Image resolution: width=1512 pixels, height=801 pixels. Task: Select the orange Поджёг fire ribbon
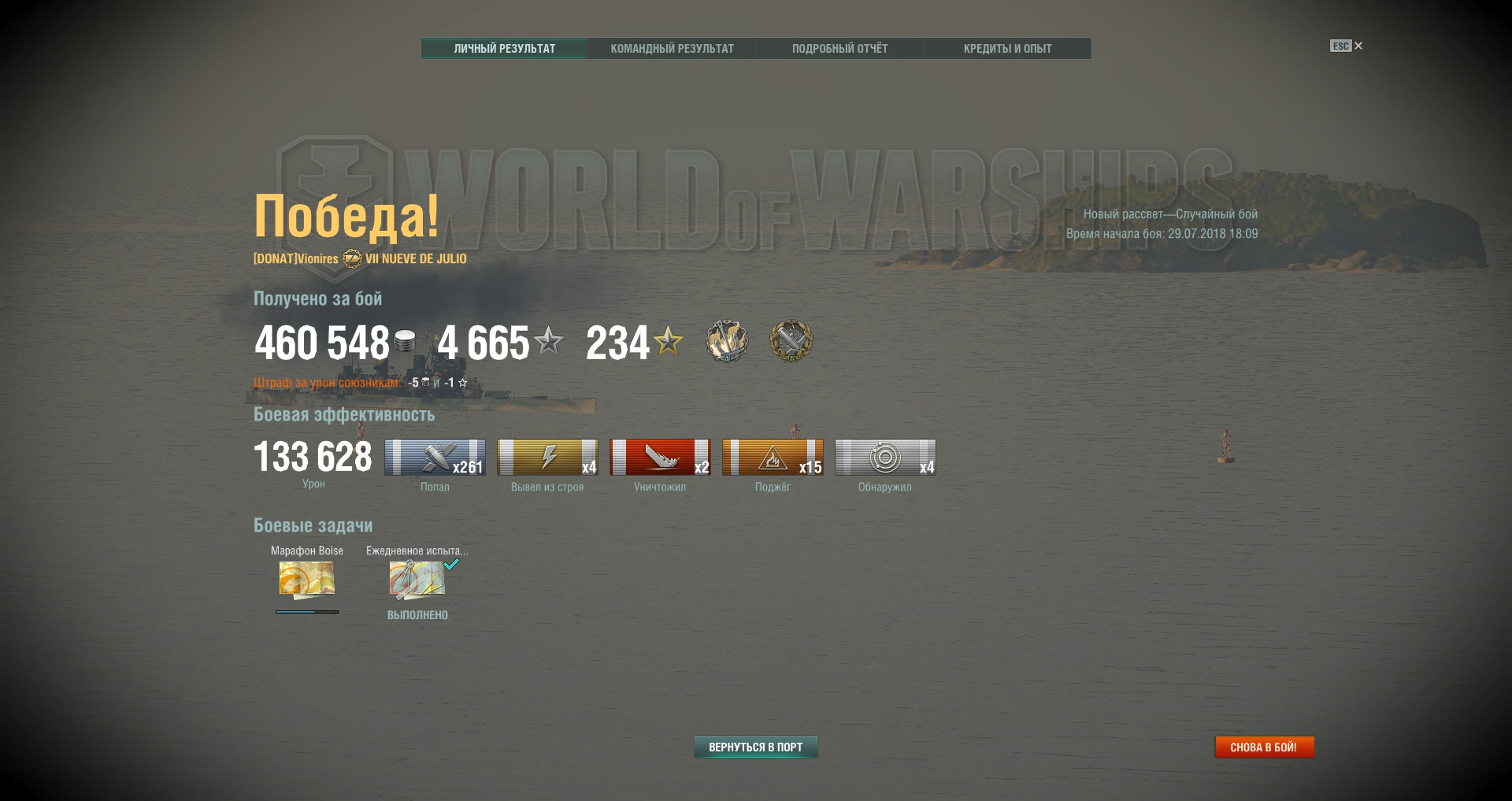tap(773, 458)
